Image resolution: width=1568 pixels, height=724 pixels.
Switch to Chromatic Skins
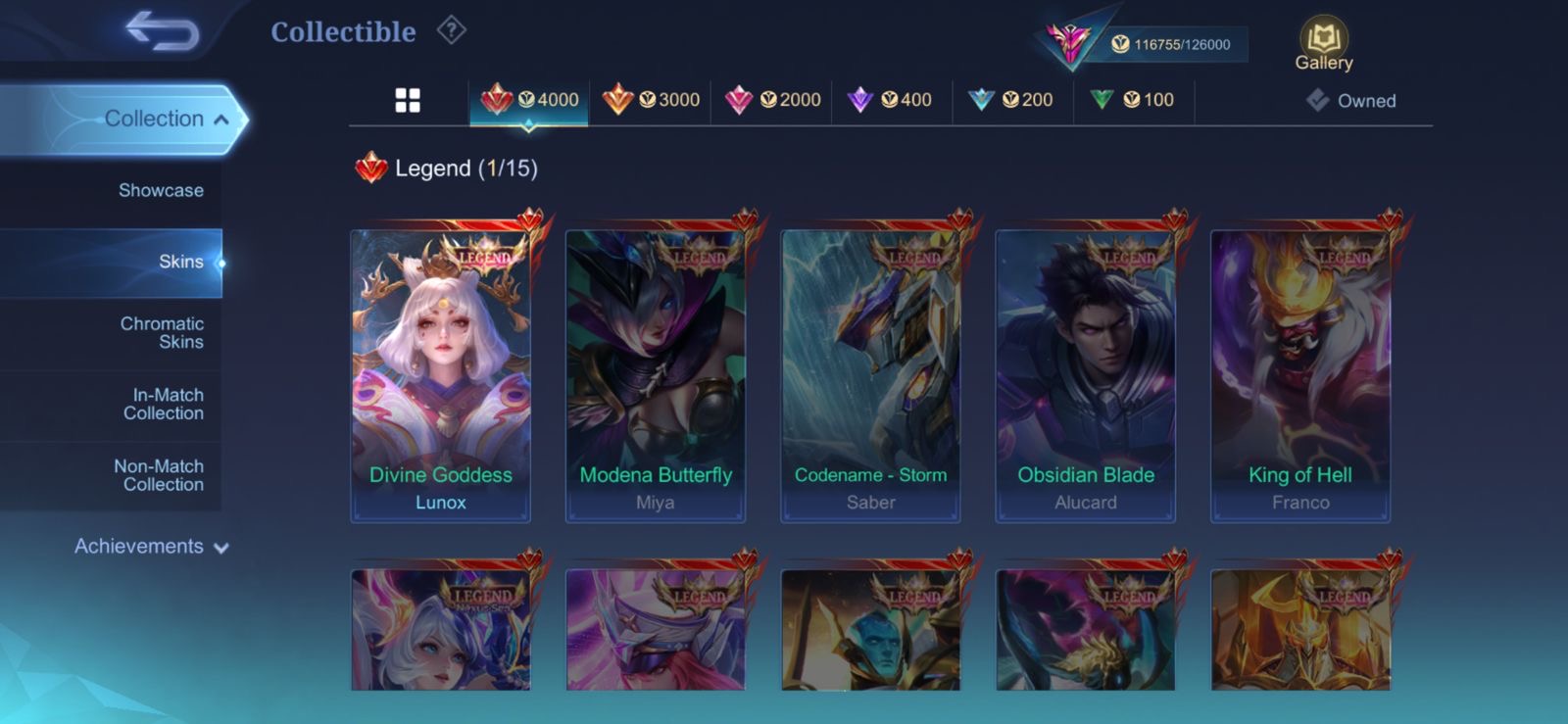coord(162,332)
